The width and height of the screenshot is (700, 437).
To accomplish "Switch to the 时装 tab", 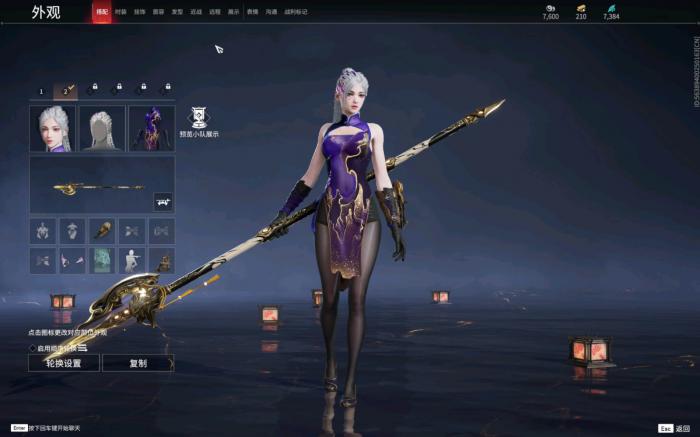I will click(x=121, y=12).
